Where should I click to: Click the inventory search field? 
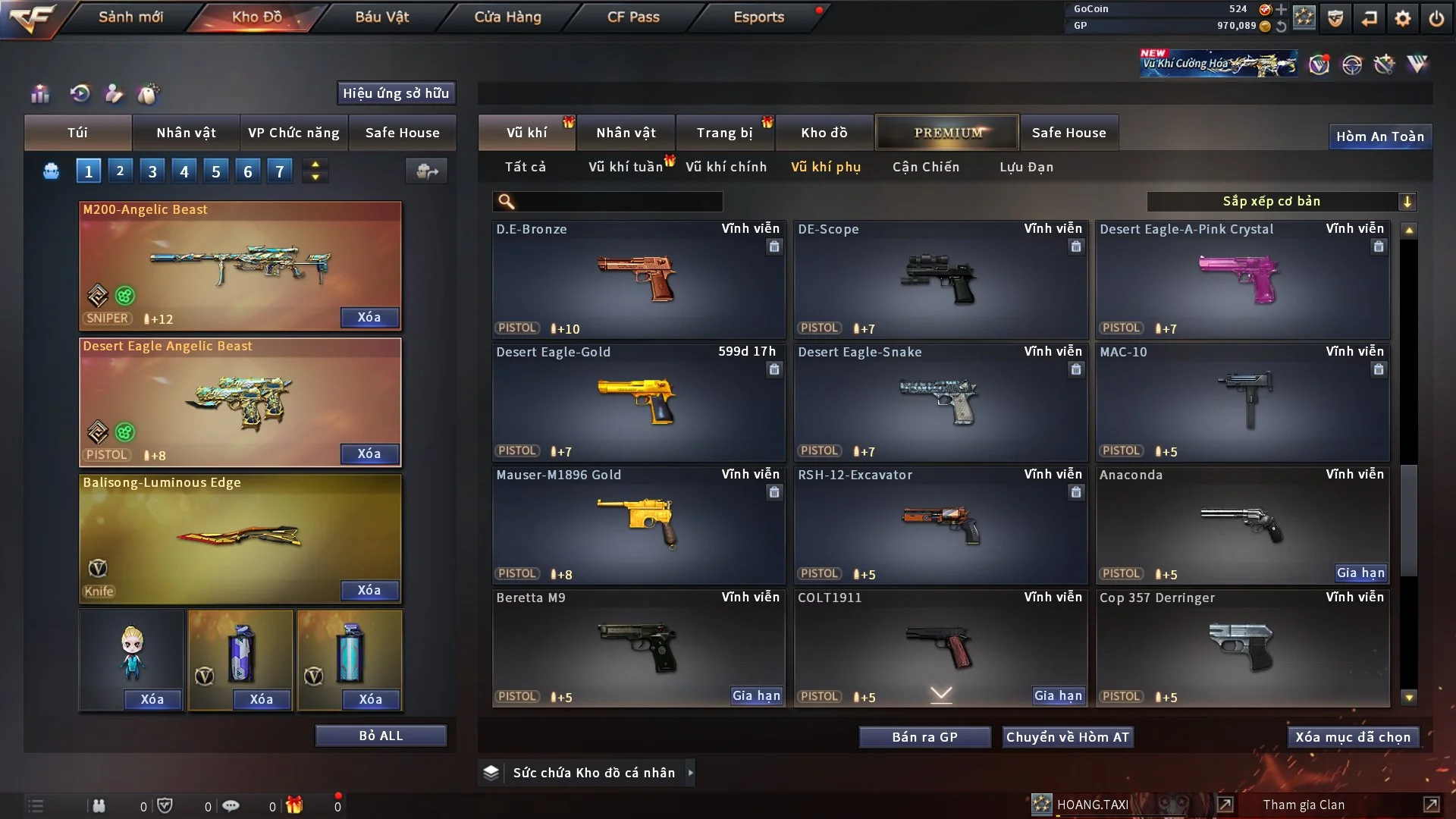[x=618, y=201]
